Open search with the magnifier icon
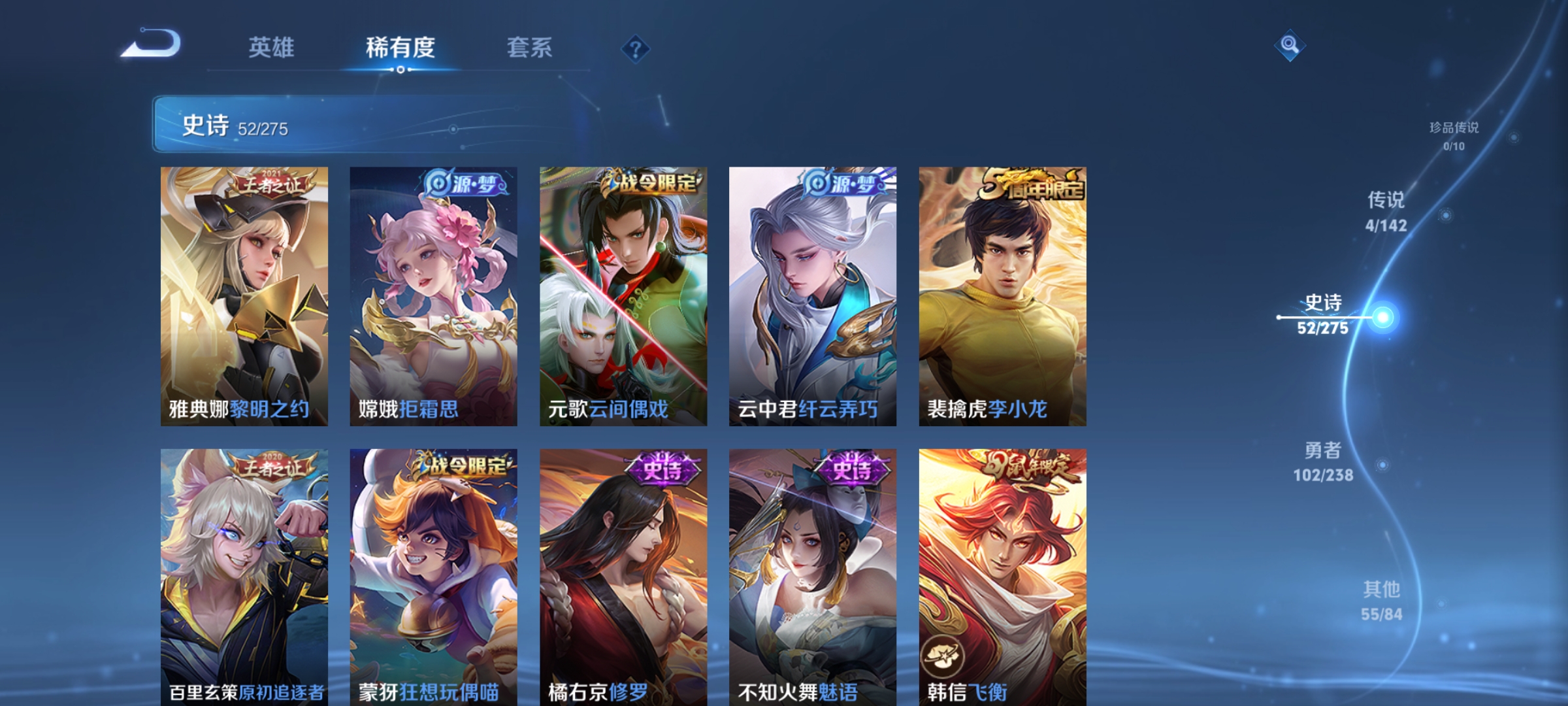 (1290, 44)
